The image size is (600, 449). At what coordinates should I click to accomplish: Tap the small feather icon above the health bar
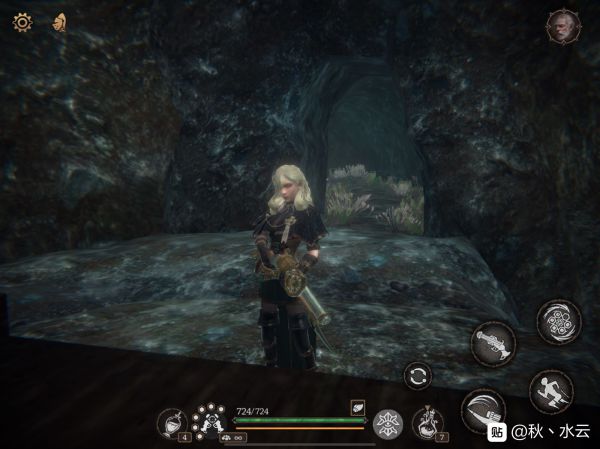357,407
